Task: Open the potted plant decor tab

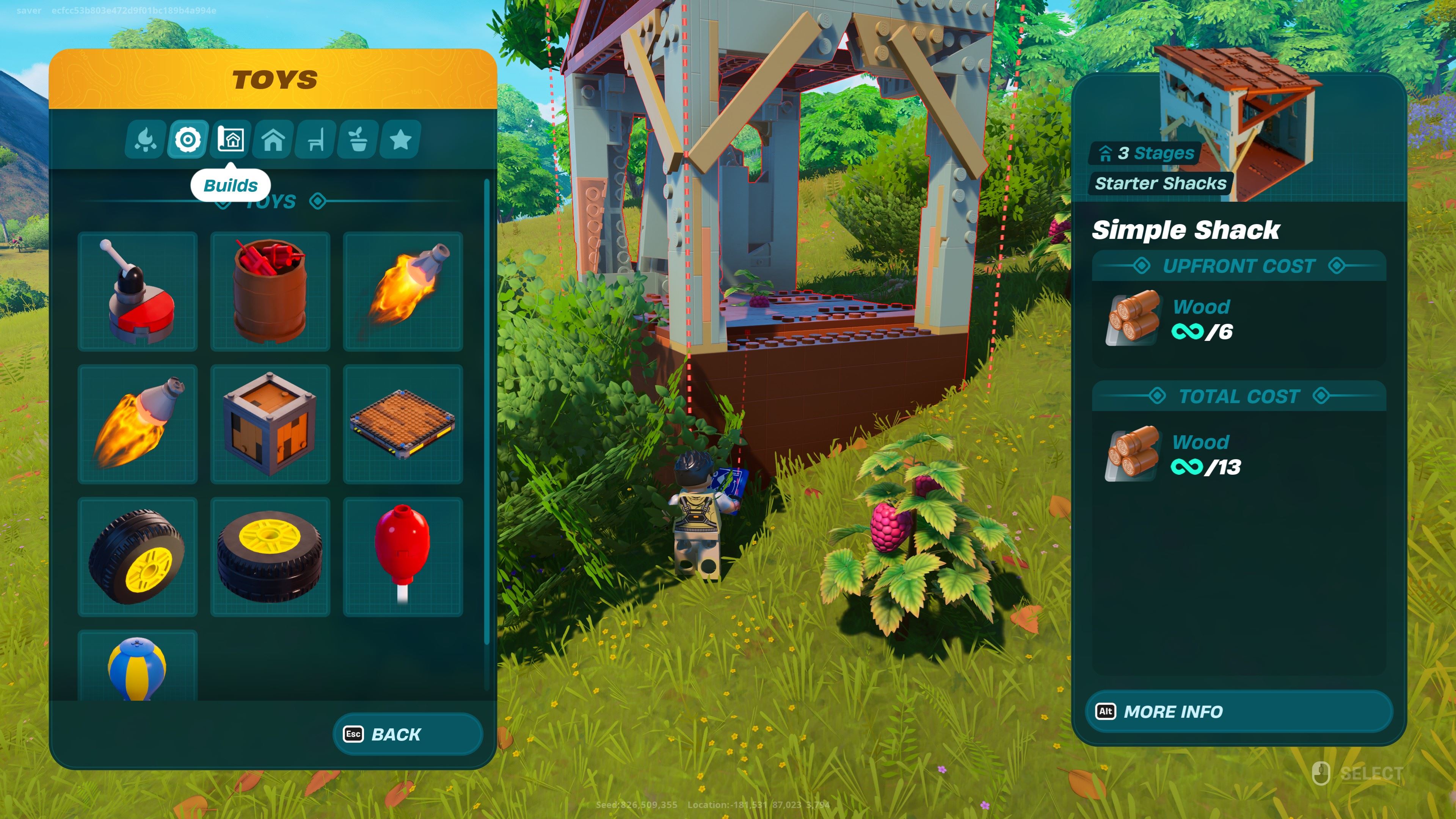Action: point(358,140)
